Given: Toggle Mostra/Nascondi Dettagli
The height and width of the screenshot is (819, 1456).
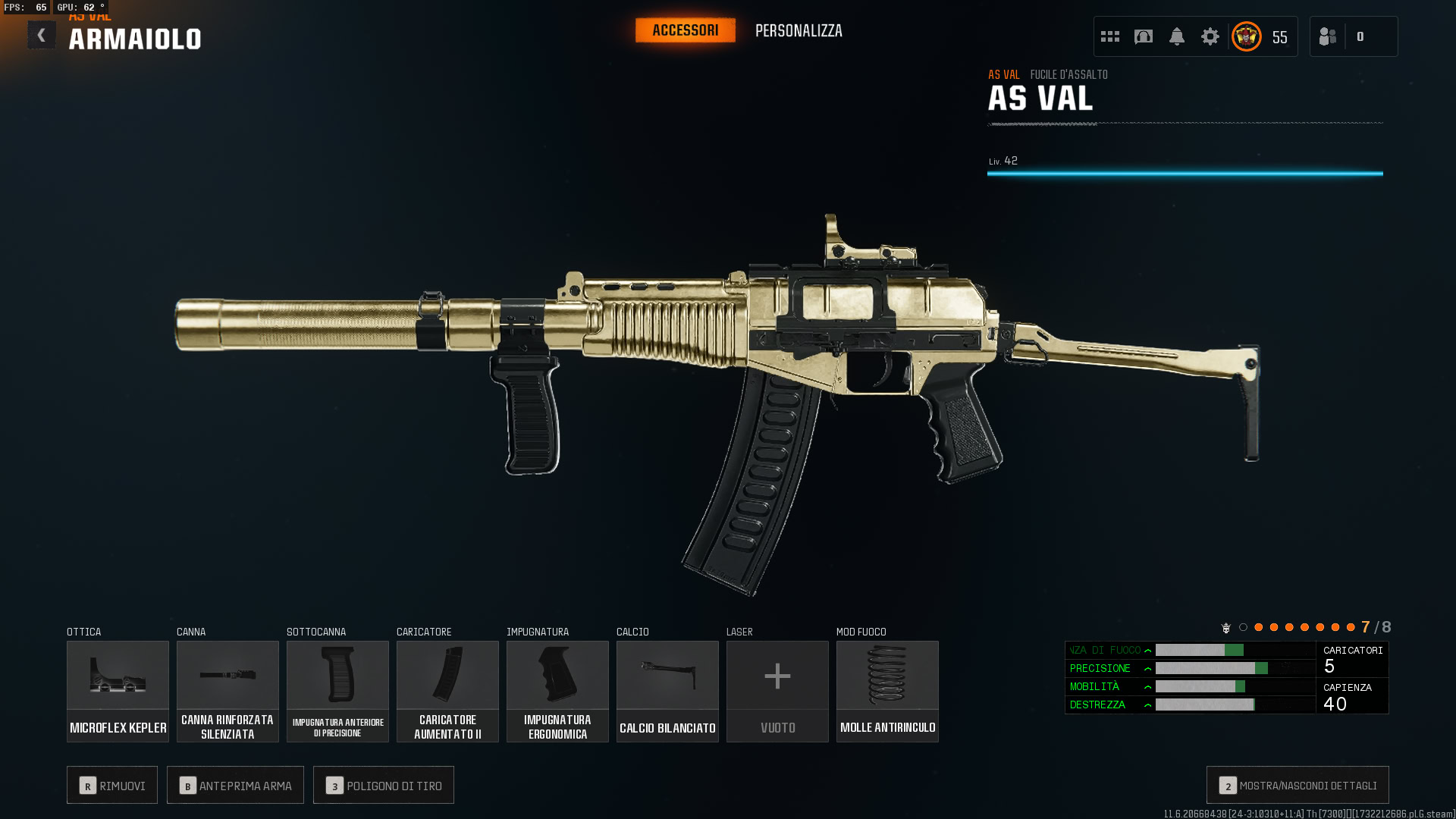Looking at the screenshot, I should [1298, 785].
